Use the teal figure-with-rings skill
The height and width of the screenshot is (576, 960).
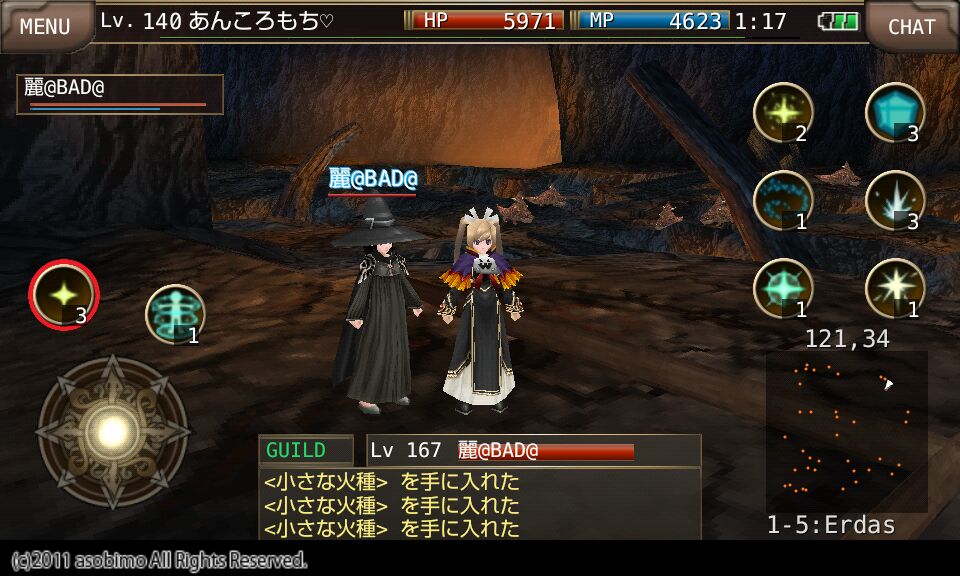(x=175, y=314)
